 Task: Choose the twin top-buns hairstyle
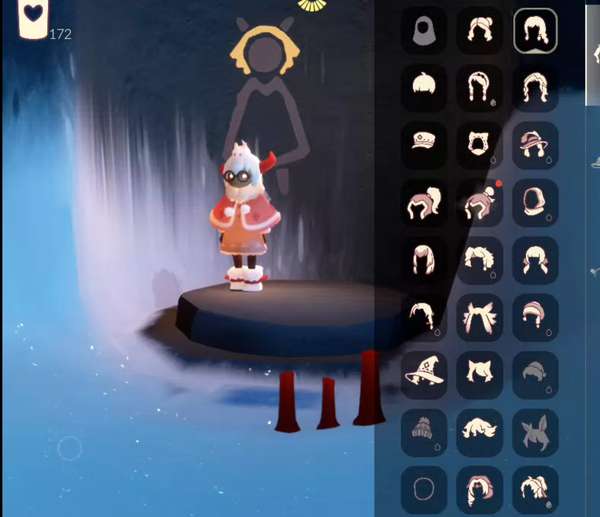coord(480,31)
